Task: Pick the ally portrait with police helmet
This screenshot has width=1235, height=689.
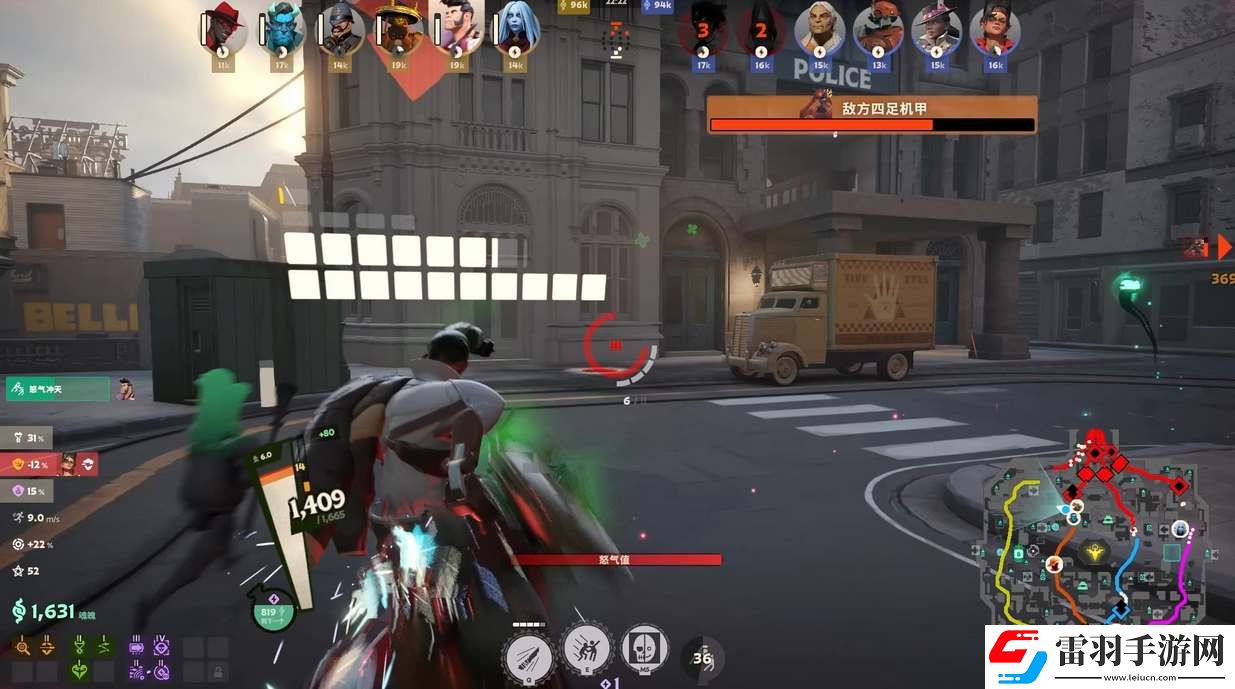Action: 339,31
